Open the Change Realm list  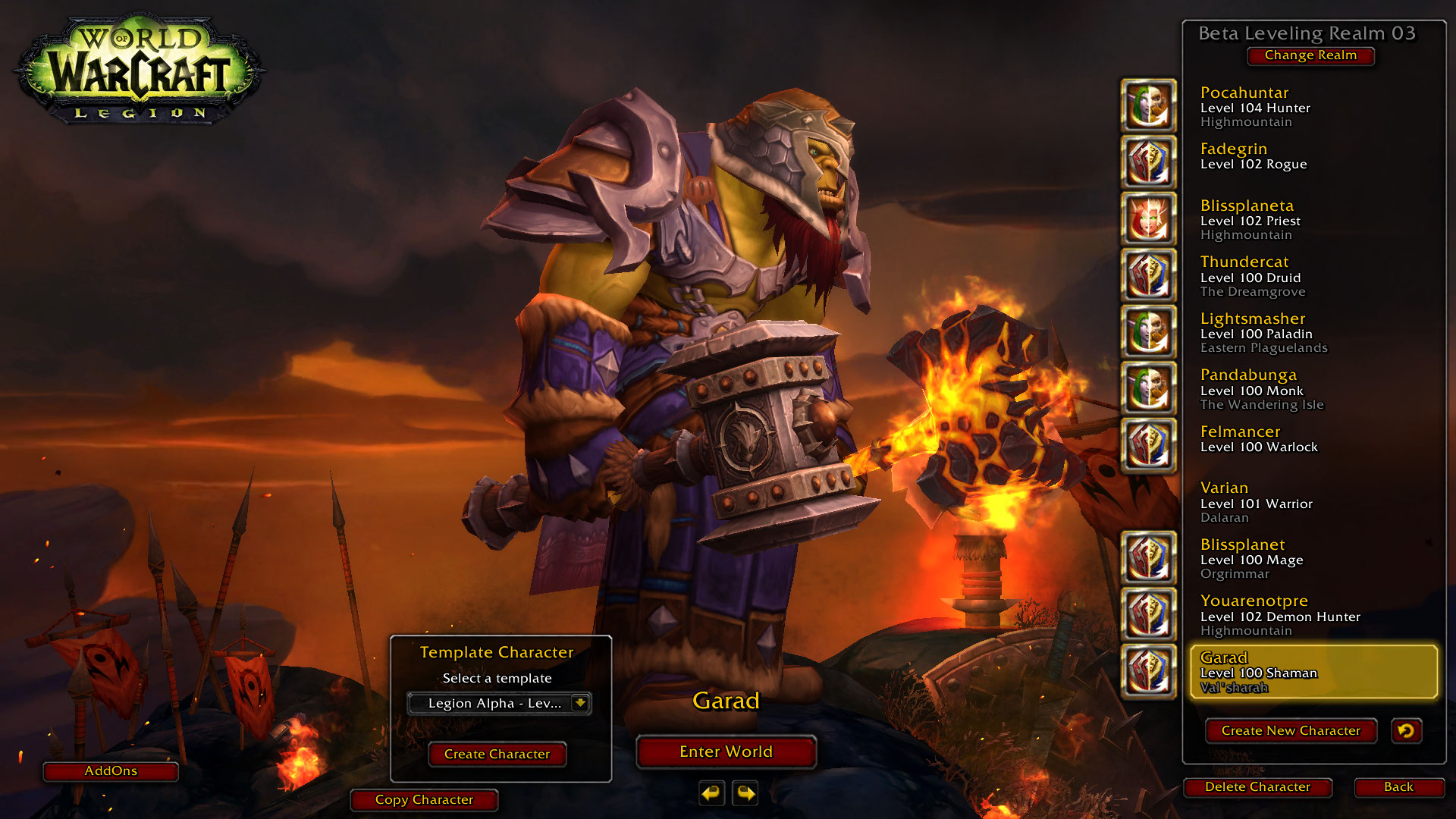tap(1310, 55)
